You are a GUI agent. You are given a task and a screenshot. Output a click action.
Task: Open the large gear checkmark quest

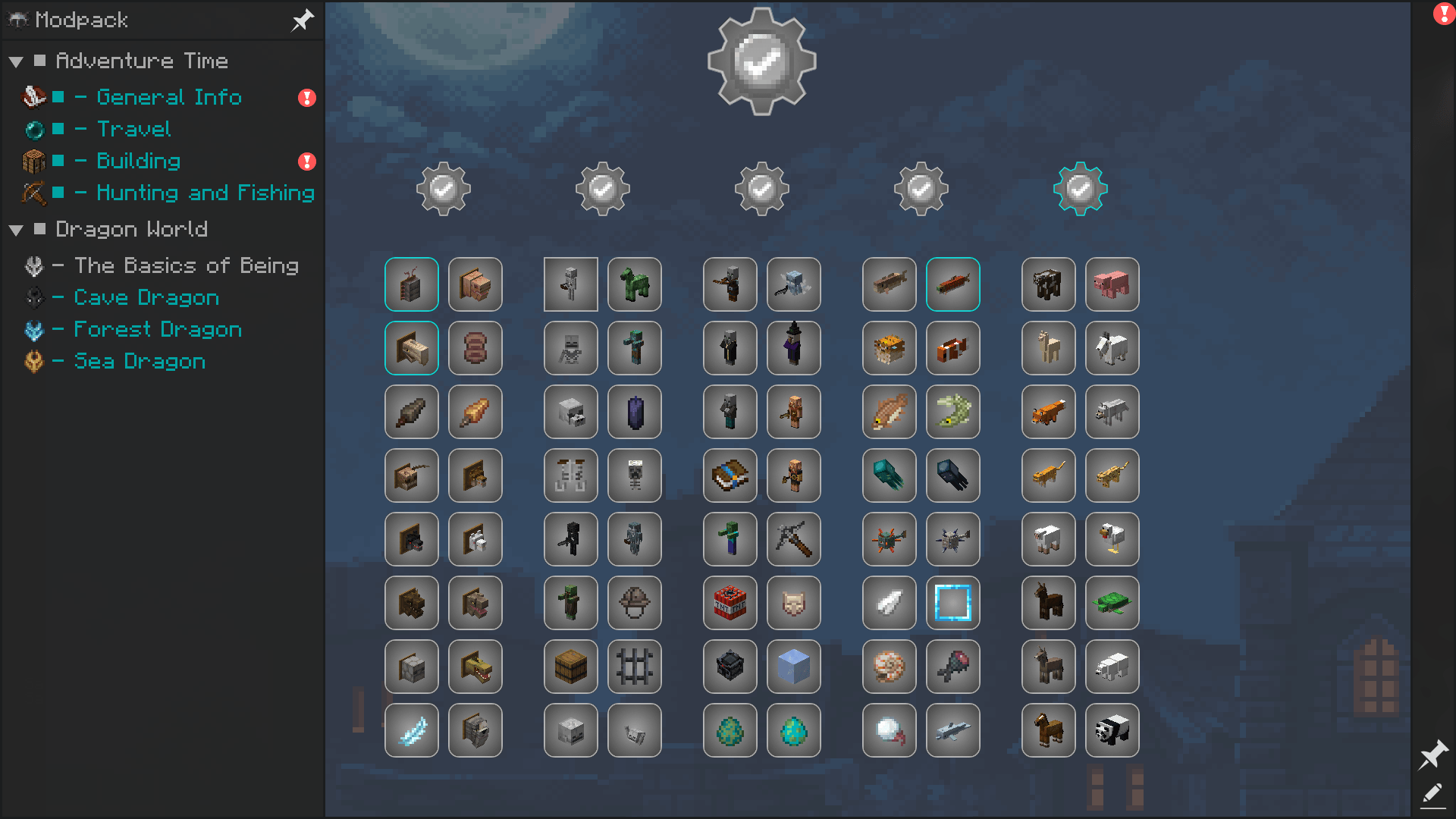pos(761,61)
